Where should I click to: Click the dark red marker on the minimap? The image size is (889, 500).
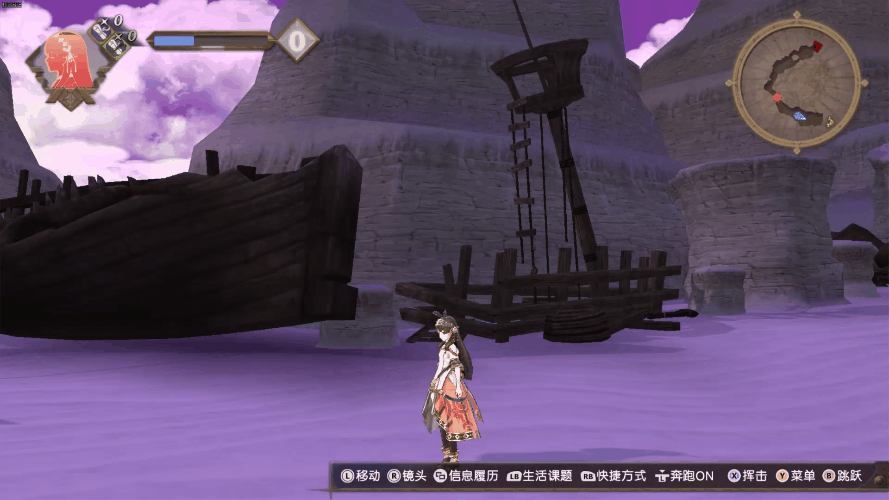pos(818,46)
